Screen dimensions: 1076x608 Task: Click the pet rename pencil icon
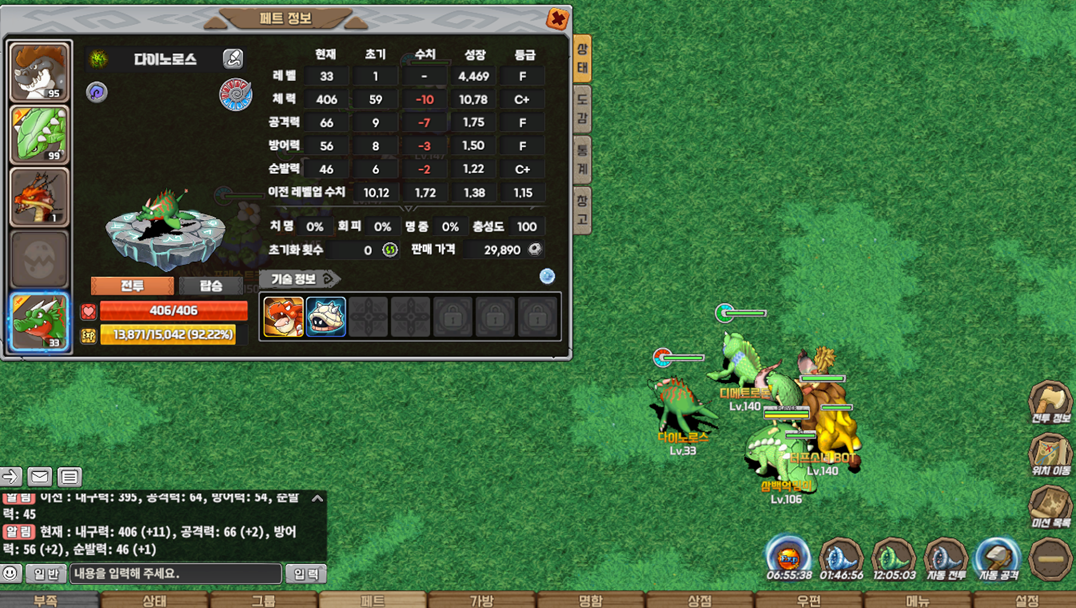click(x=233, y=59)
